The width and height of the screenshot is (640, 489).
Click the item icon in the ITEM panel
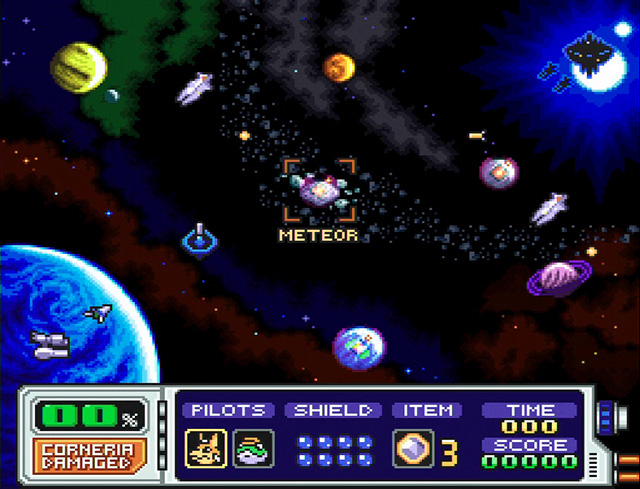(x=413, y=448)
